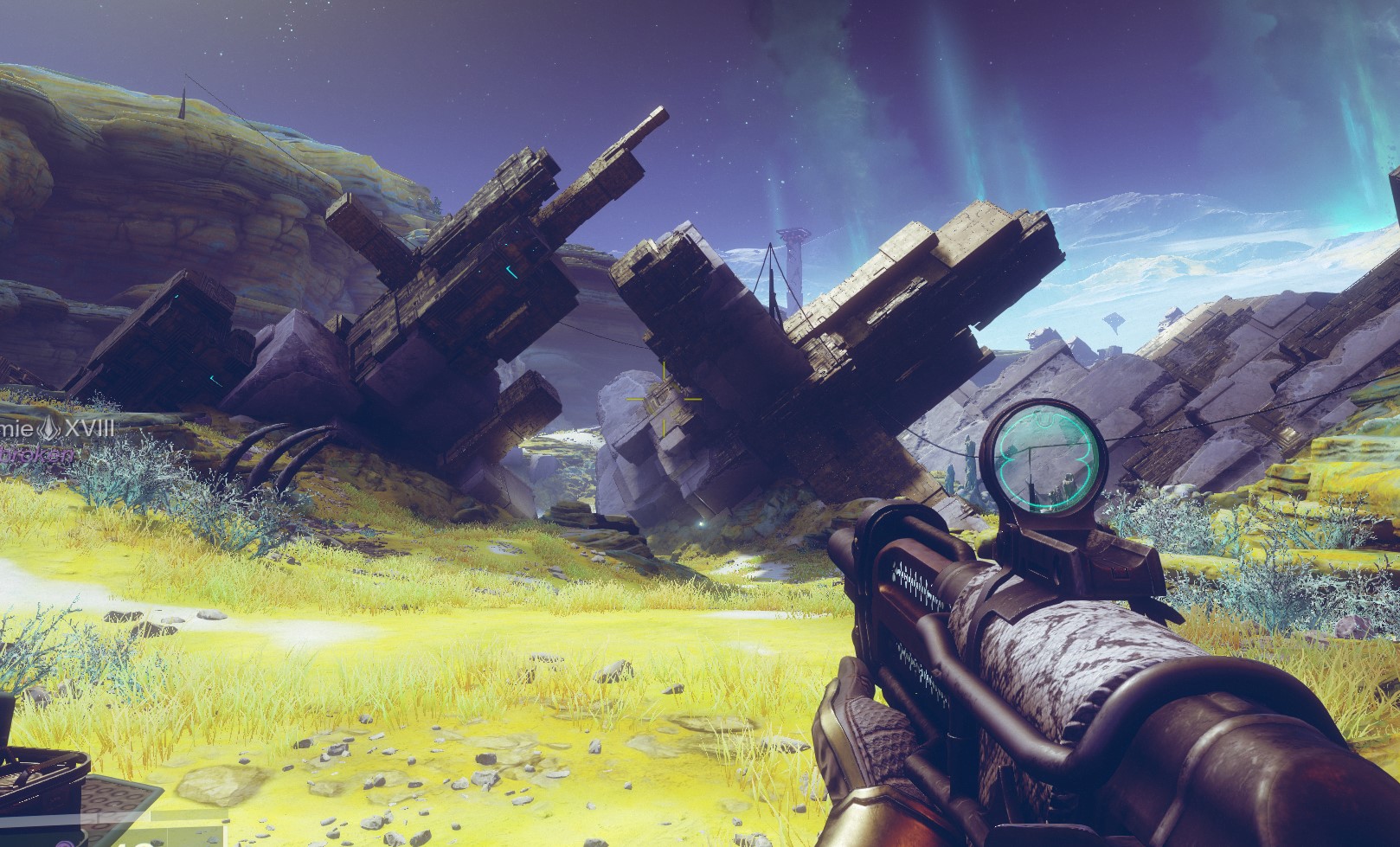The width and height of the screenshot is (1400, 847).
Task: Click the XVIII numeral in the objective tracker
Action: [88, 428]
